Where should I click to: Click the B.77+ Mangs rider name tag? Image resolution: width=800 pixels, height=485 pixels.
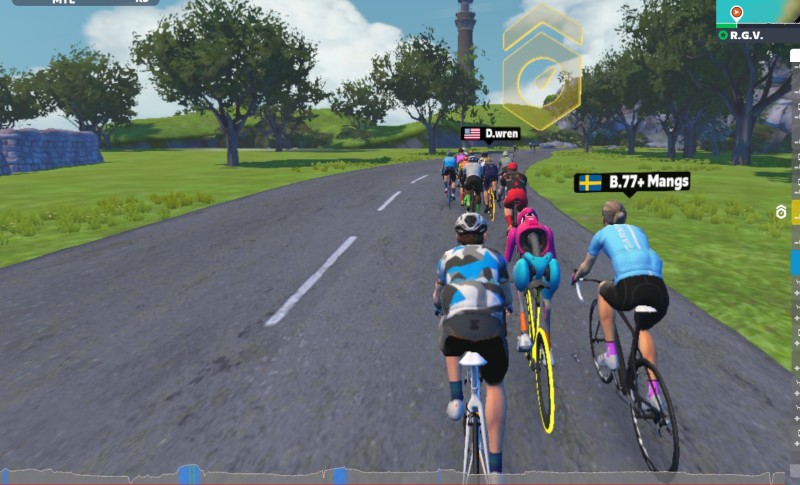632,183
